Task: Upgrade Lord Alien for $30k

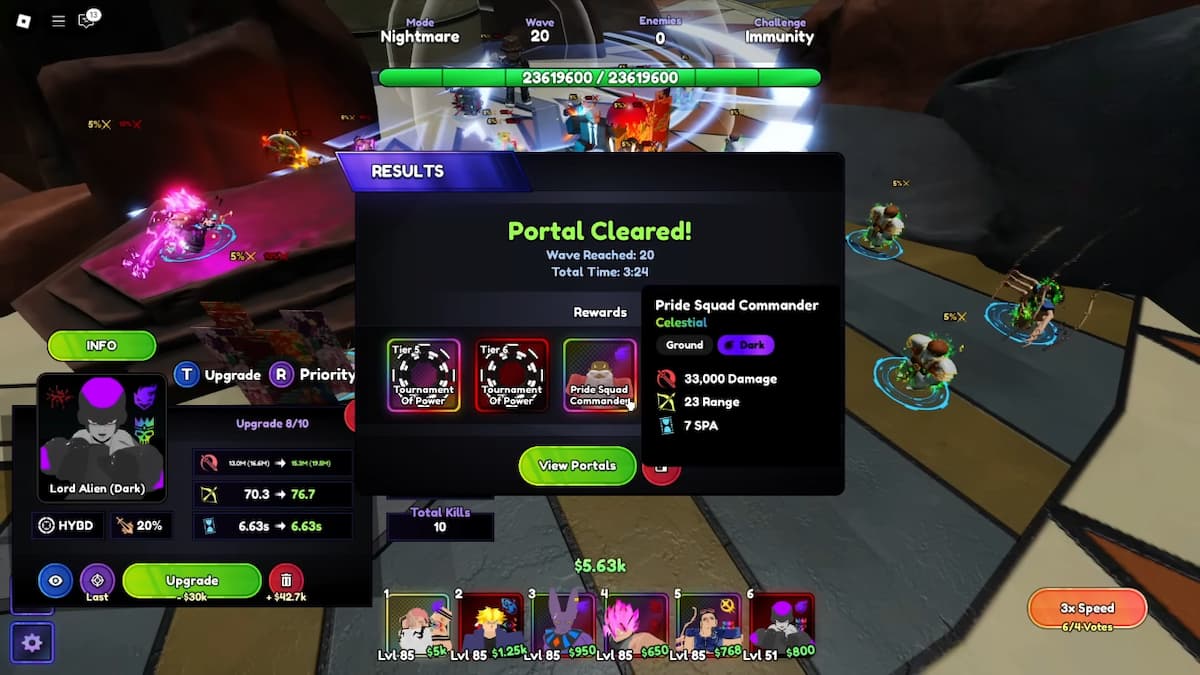Action: (x=192, y=581)
